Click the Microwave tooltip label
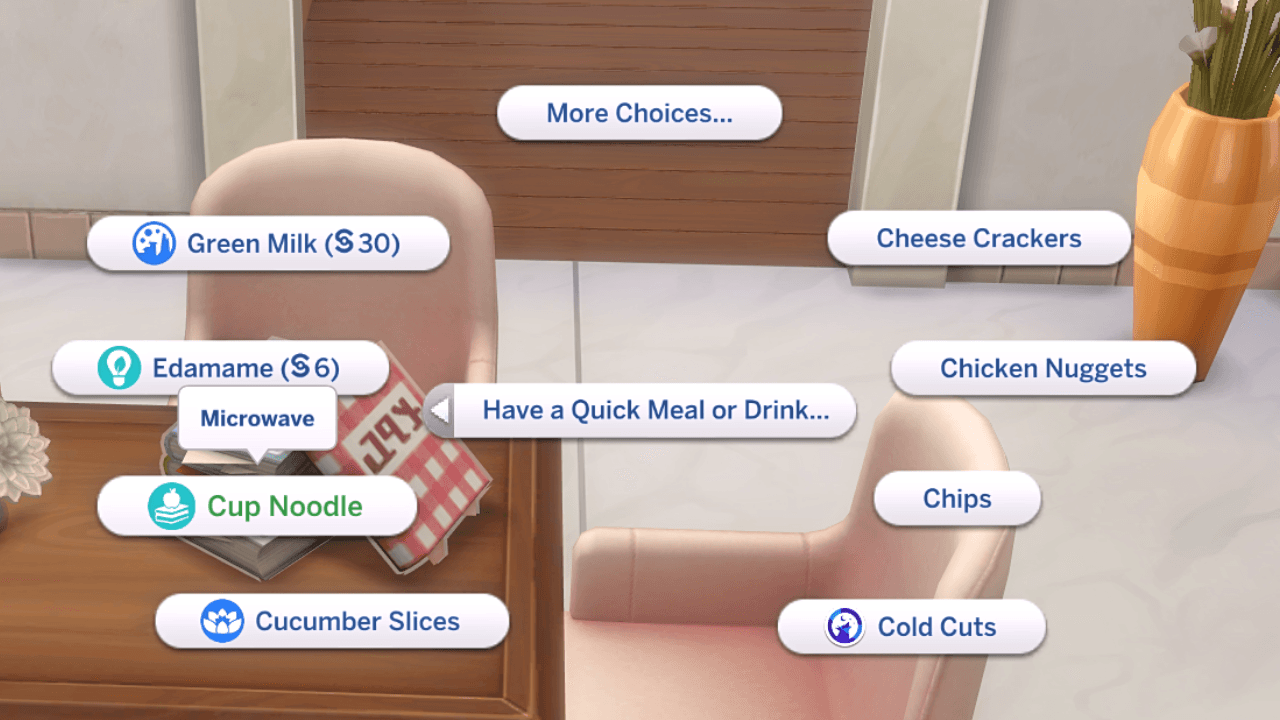Screen dimensions: 1280x720 [x=258, y=418]
